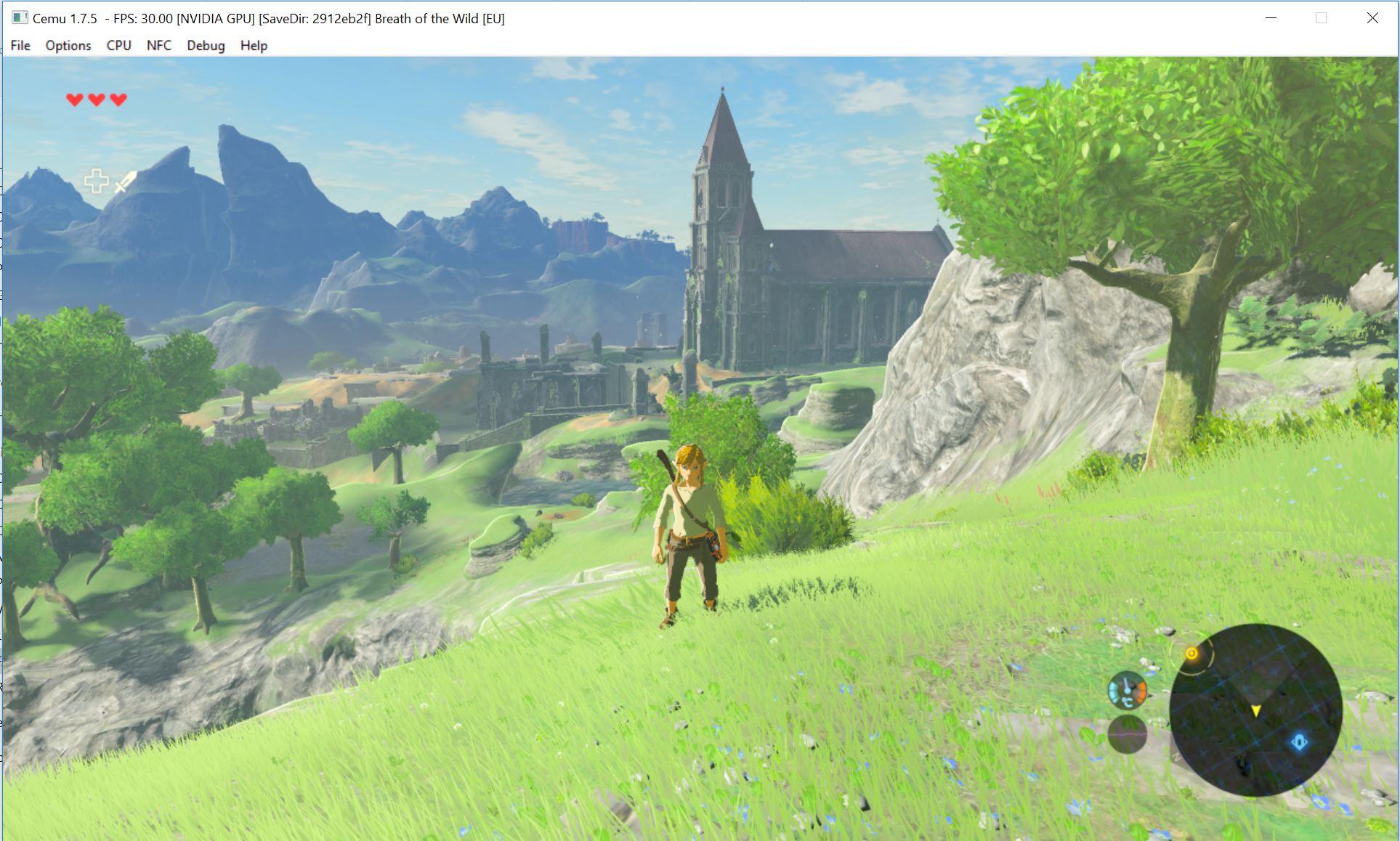Click the yellow objective marker on the minimap
This screenshot has width=1400, height=841.
click(x=1191, y=654)
